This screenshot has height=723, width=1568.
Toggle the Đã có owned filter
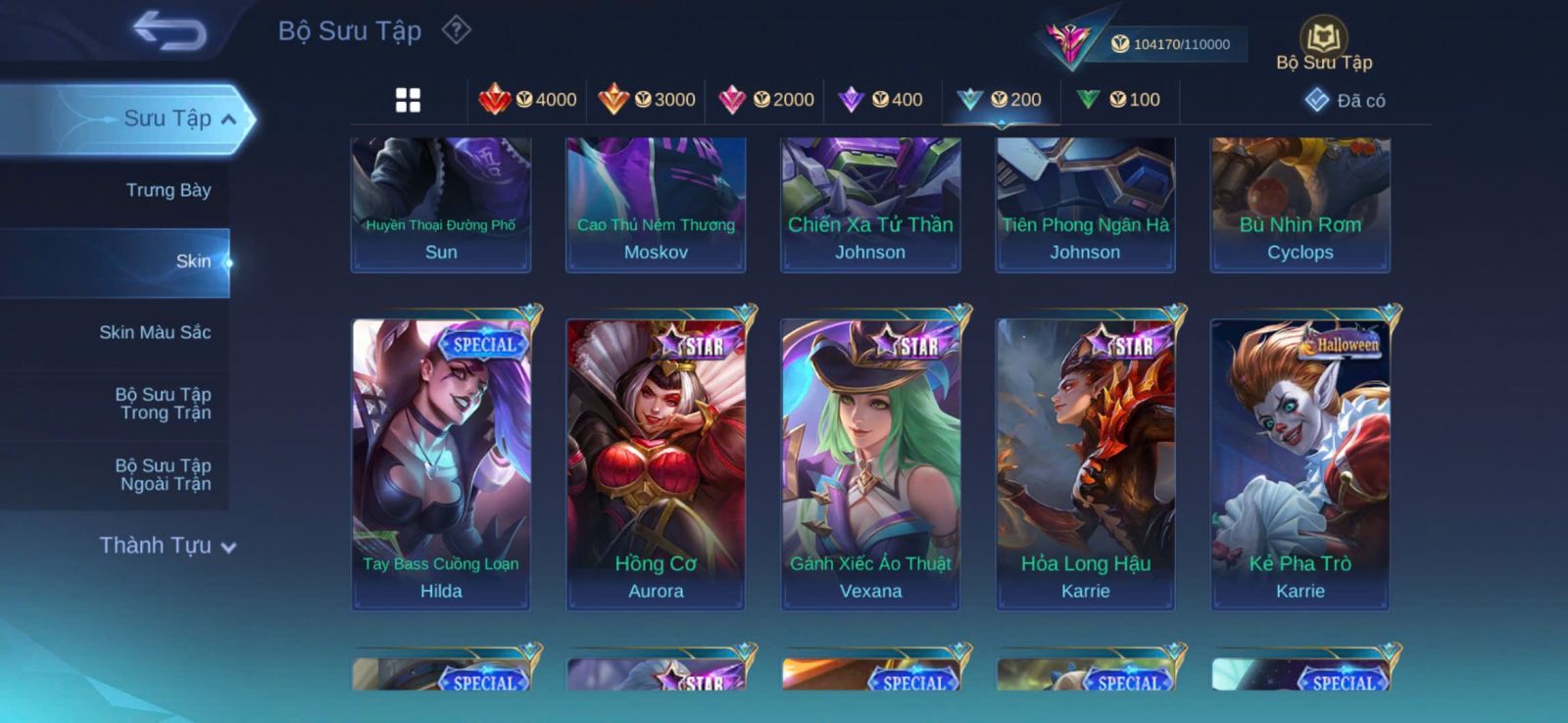click(x=1346, y=100)
